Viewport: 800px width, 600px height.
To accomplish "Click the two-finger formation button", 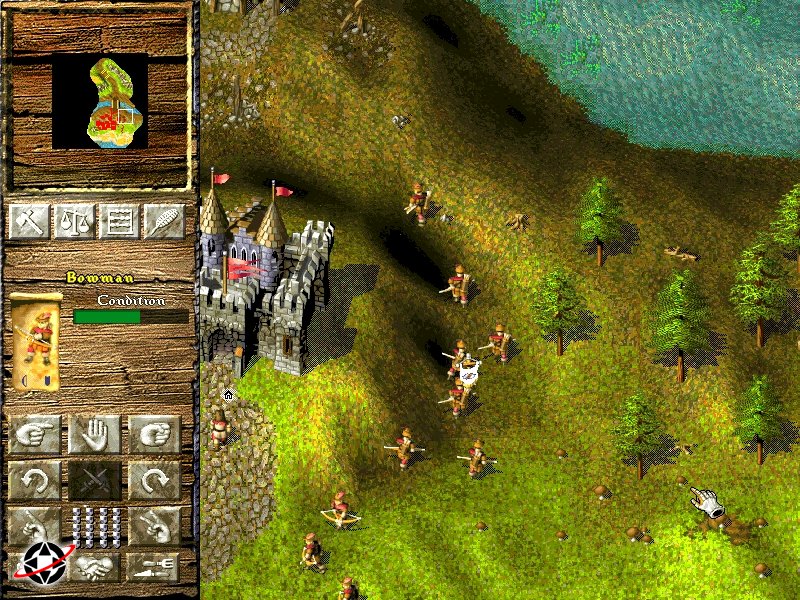I will 154,523.
